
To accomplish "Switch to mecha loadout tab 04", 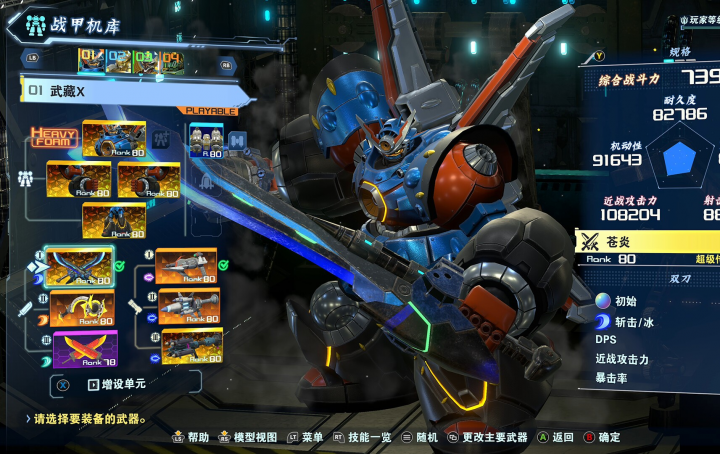I will click(172, 61).
